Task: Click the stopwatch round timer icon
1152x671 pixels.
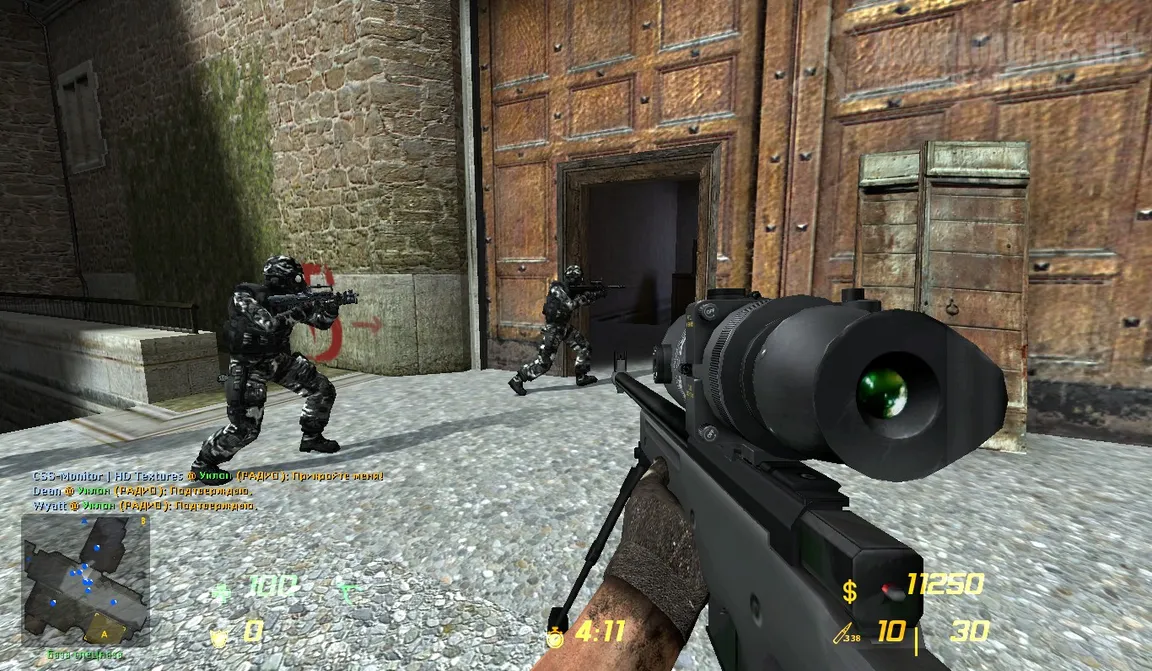Action: tap(555, 633)
